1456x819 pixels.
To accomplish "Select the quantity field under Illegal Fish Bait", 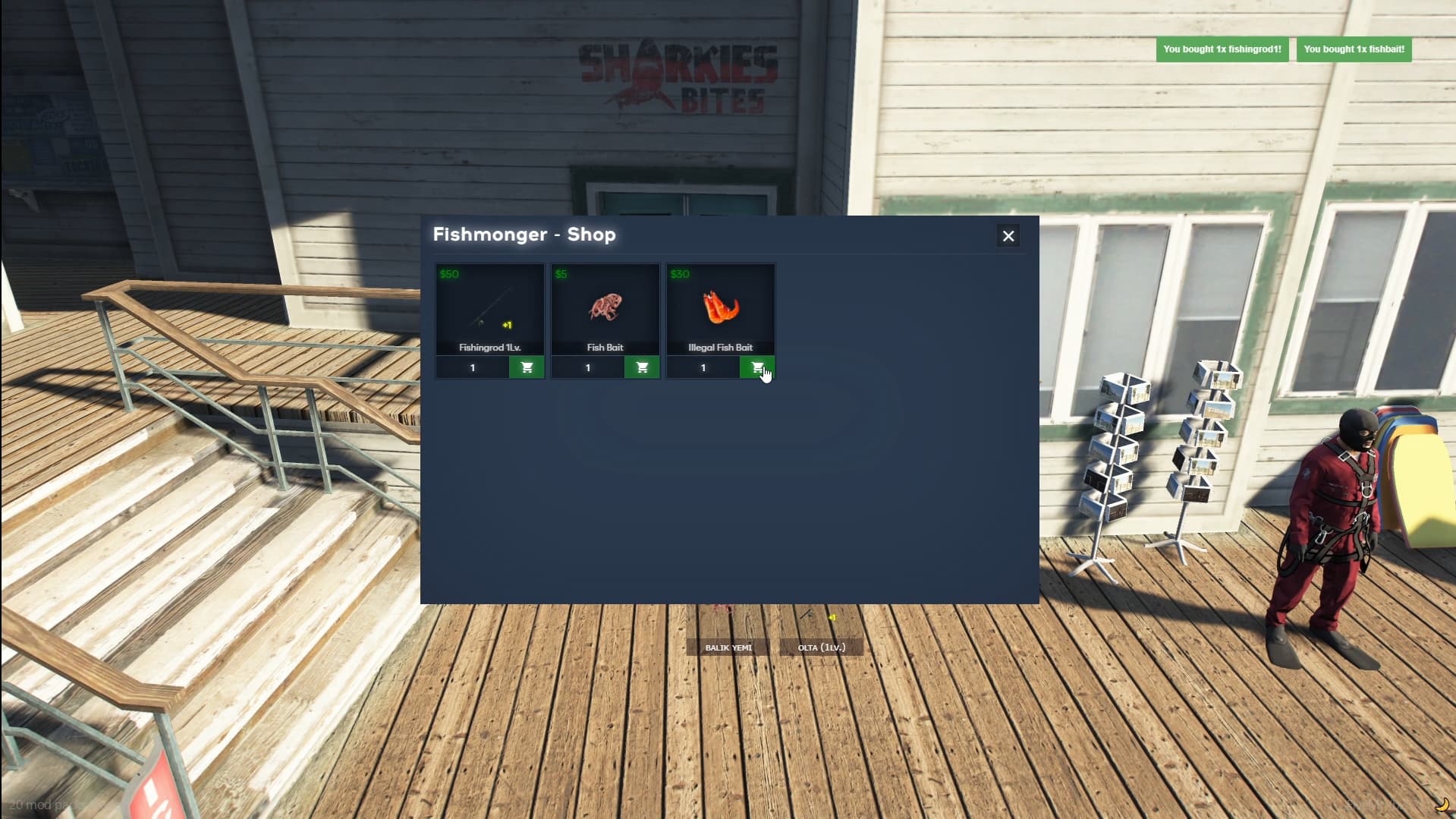I will coord(703,367).
